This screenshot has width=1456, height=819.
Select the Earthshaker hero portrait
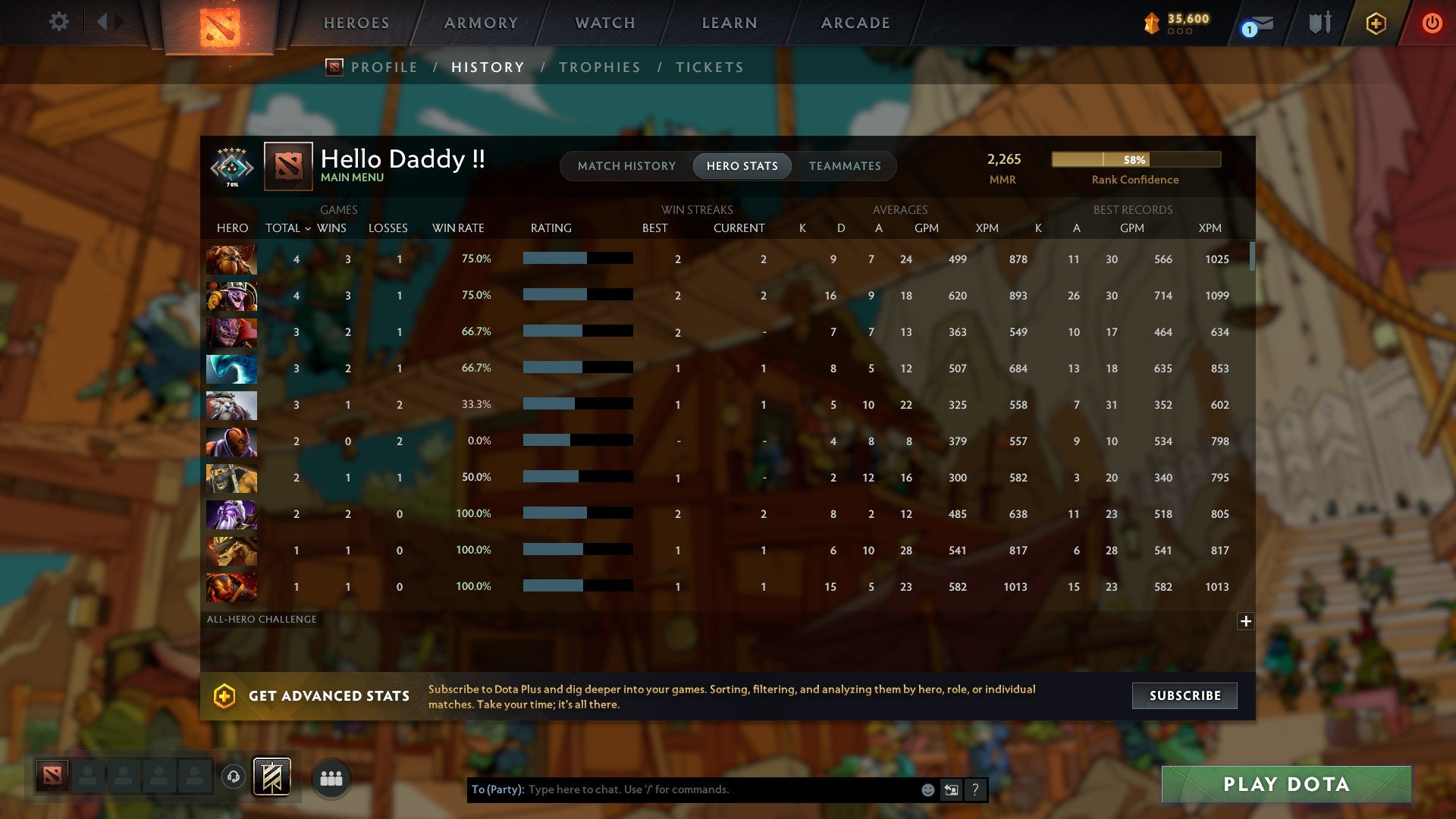point(231,259)
